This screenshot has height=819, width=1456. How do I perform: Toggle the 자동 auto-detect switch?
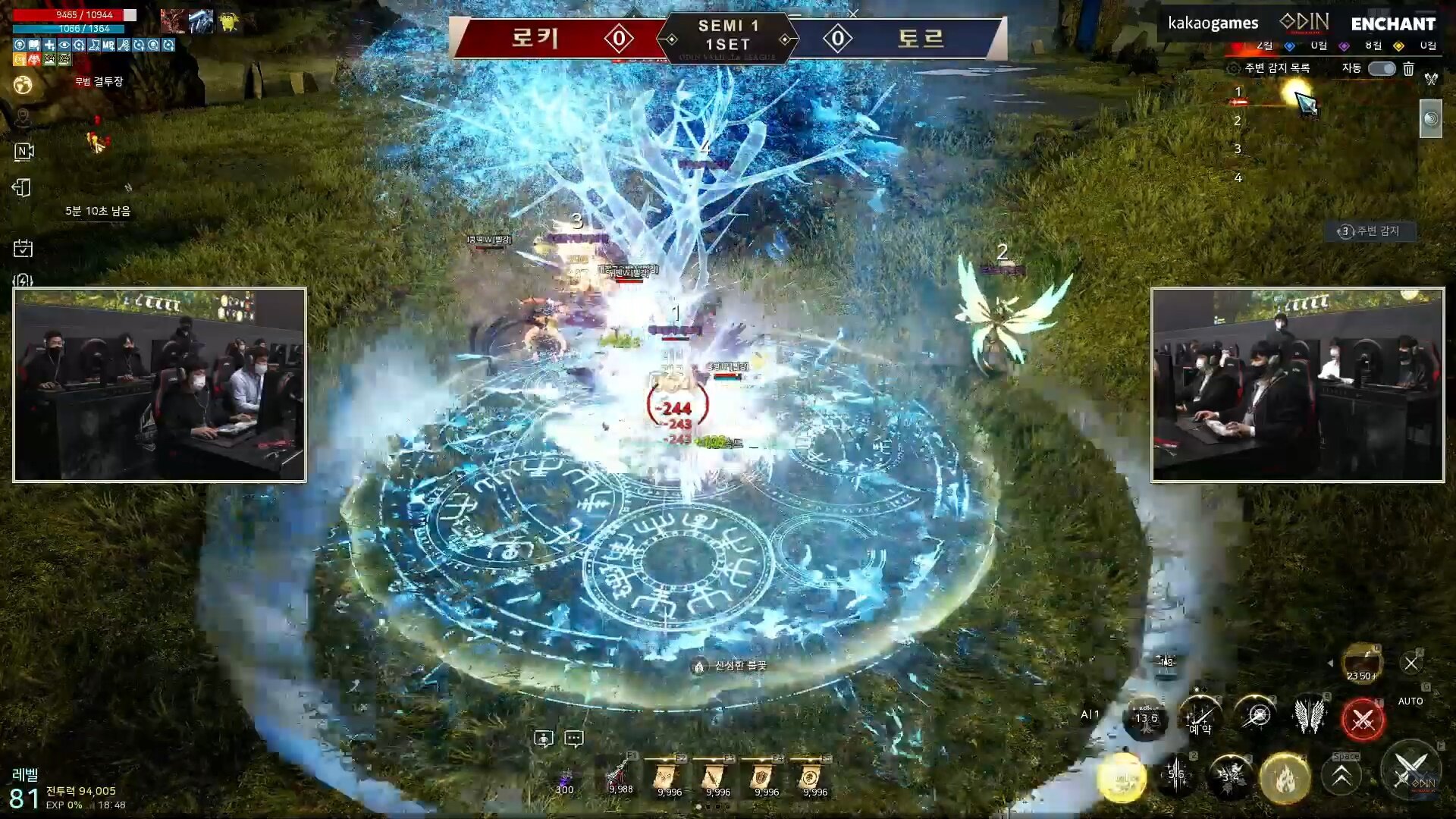(x=1381, y=69)
